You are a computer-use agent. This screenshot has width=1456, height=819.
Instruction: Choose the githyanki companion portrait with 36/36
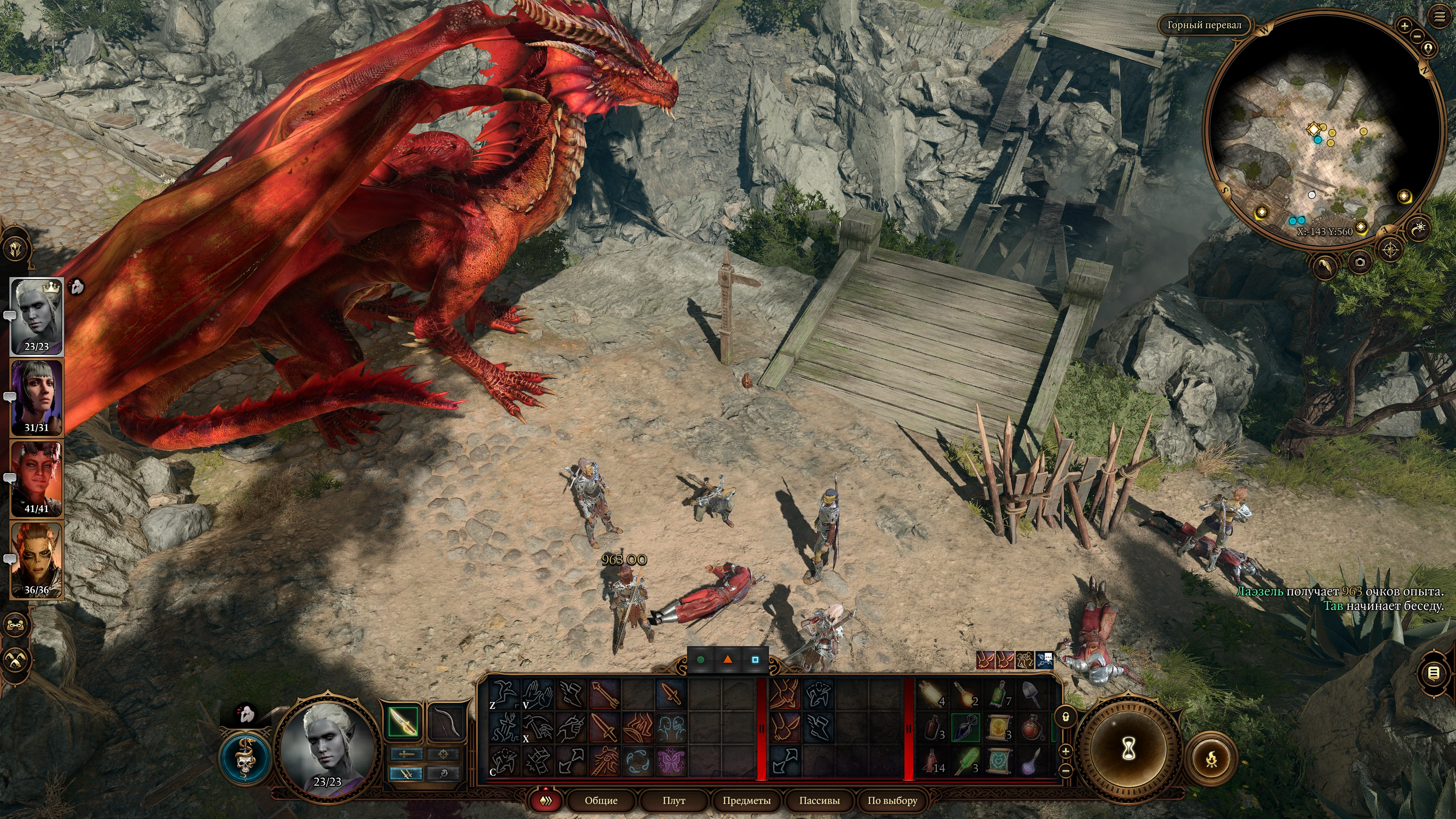point(37,560)
